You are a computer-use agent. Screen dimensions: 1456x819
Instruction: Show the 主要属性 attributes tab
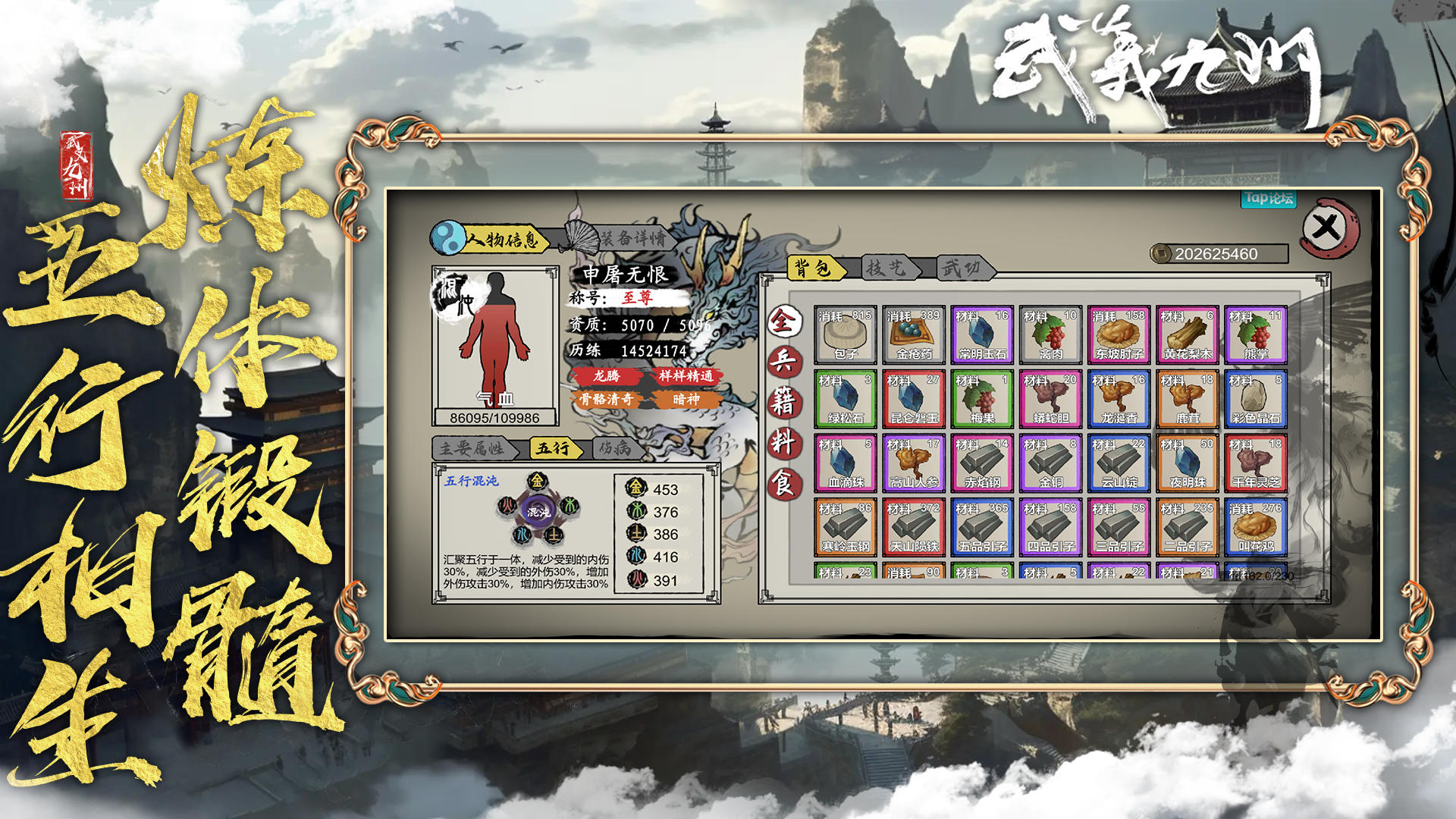tap(472, 448)
